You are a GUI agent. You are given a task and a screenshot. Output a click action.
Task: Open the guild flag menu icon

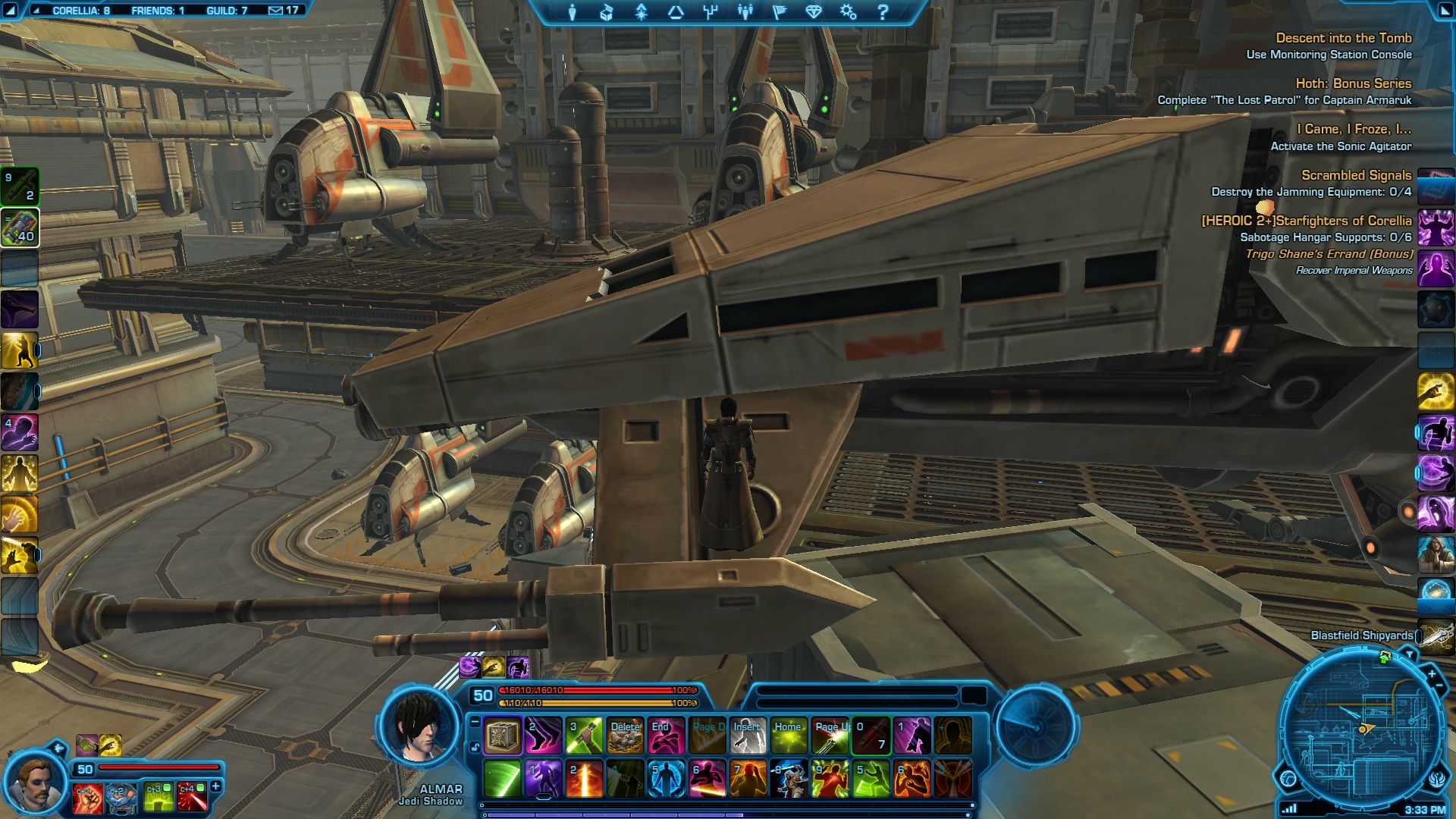click(779, 12)
